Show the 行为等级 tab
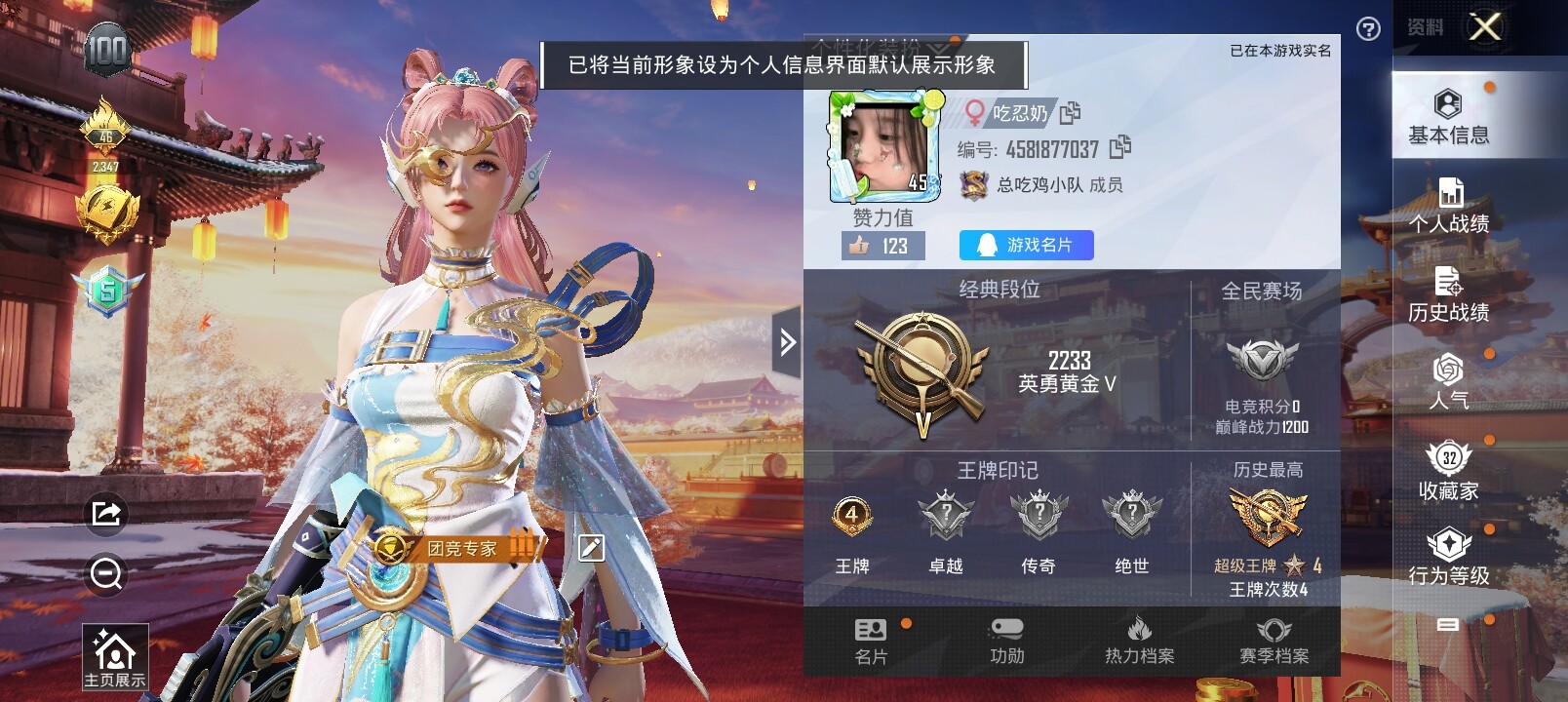The height and width of the screenshot is (702, 1568). (x=1448, y=558)
